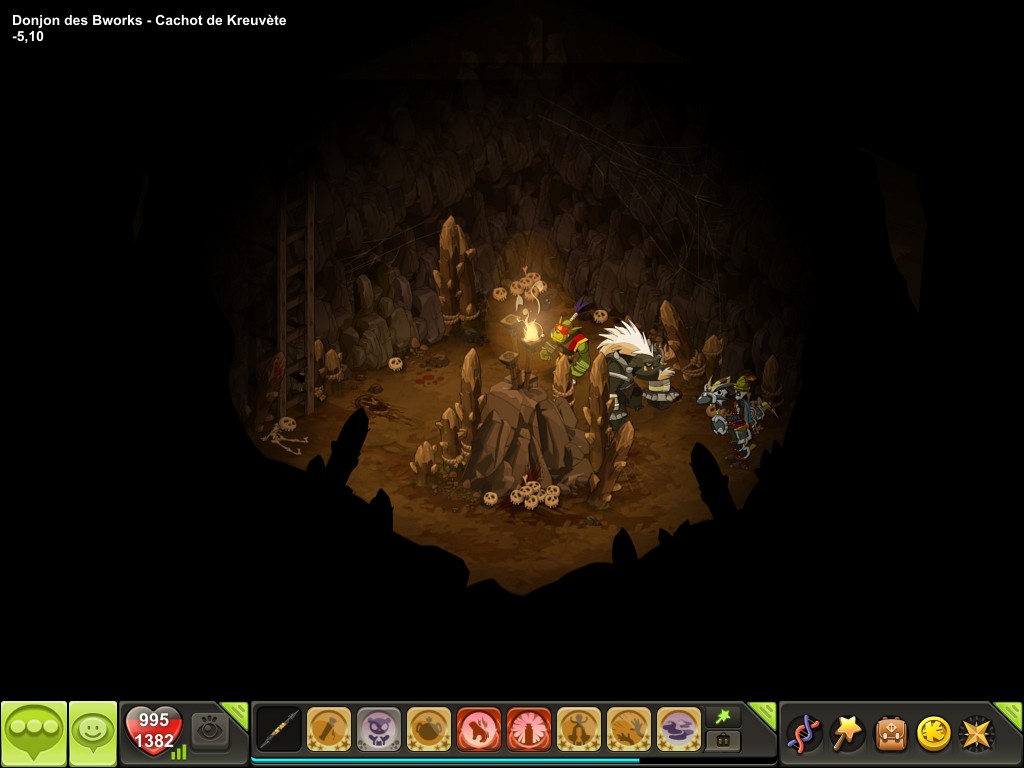Activate the red flaming creature spell

[x=479, y=729]
